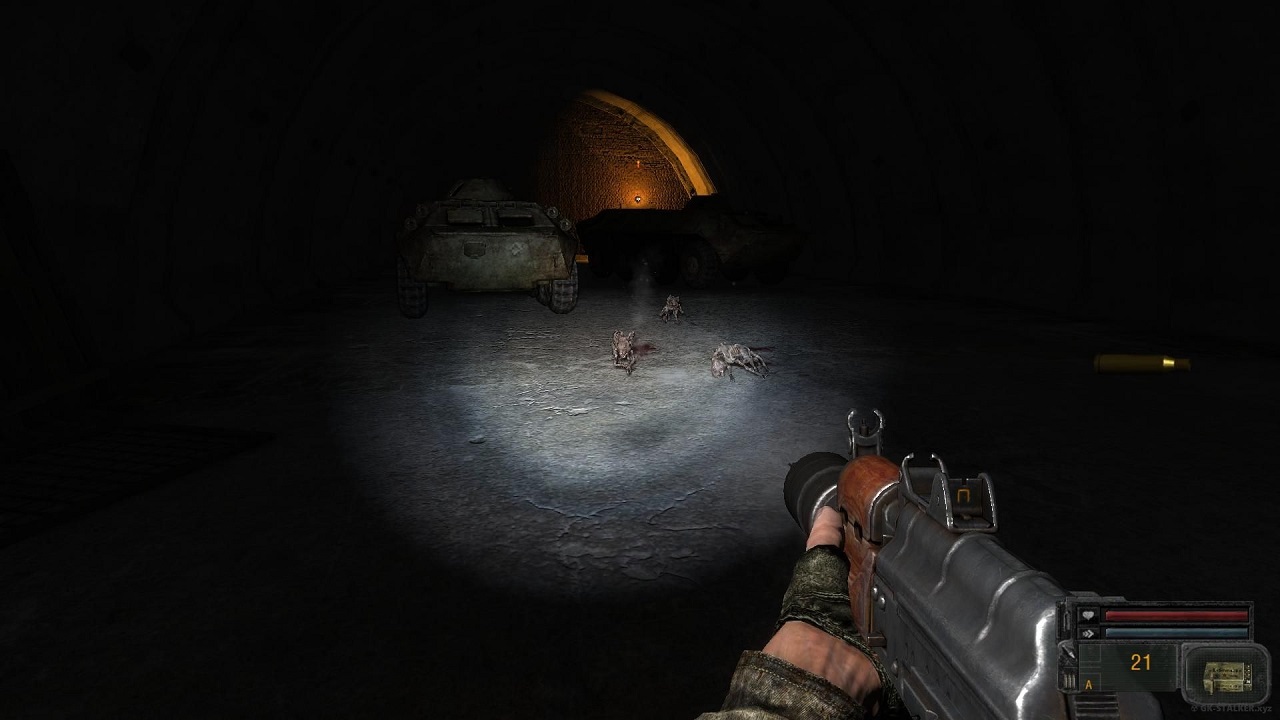Select the ammo box icon in HUD
The height and width of the screenshot is (720, 1280).
(1225, 675)
